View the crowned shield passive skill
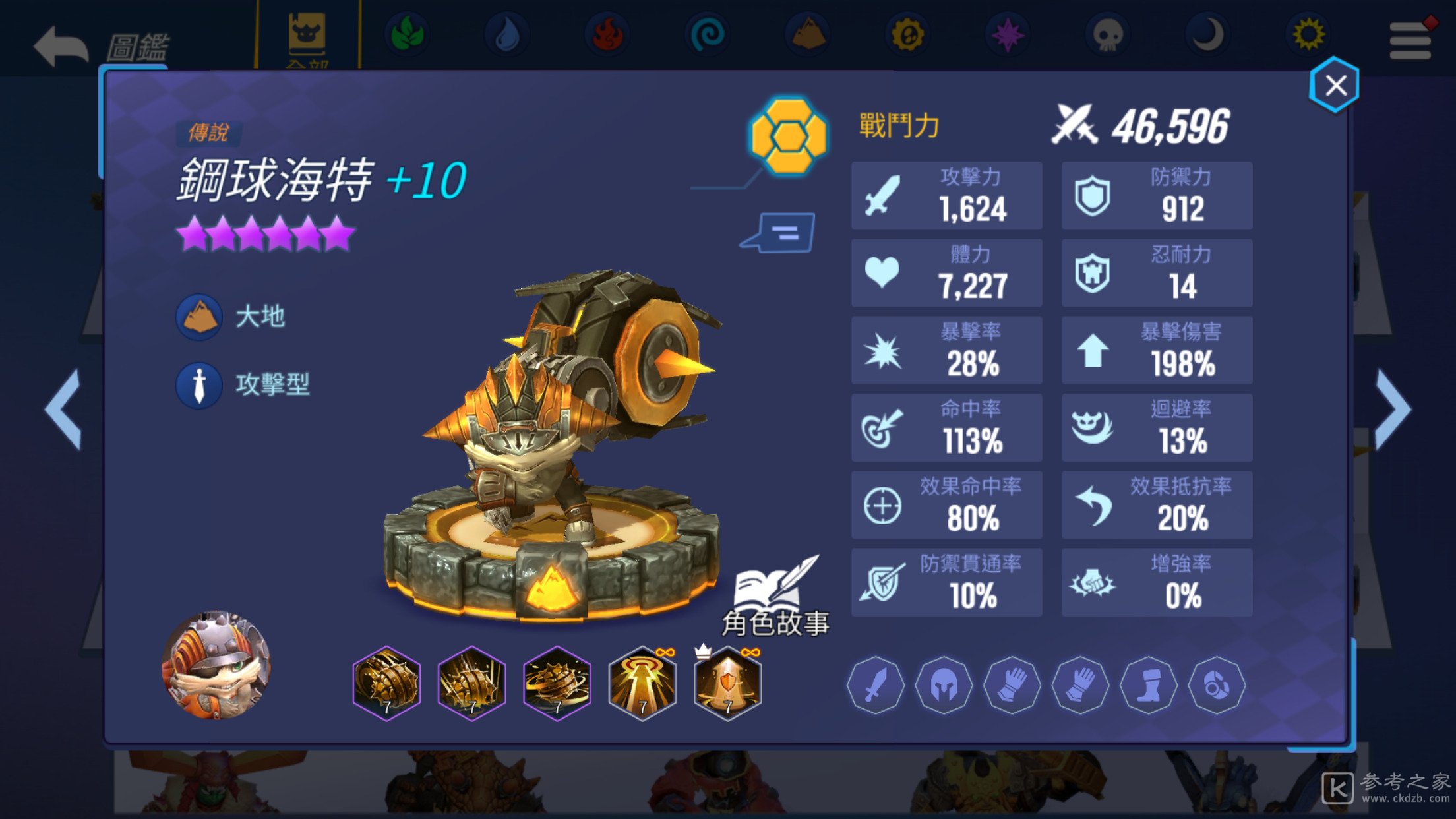This screenshot has height=819, width=1456. point(727,683)
